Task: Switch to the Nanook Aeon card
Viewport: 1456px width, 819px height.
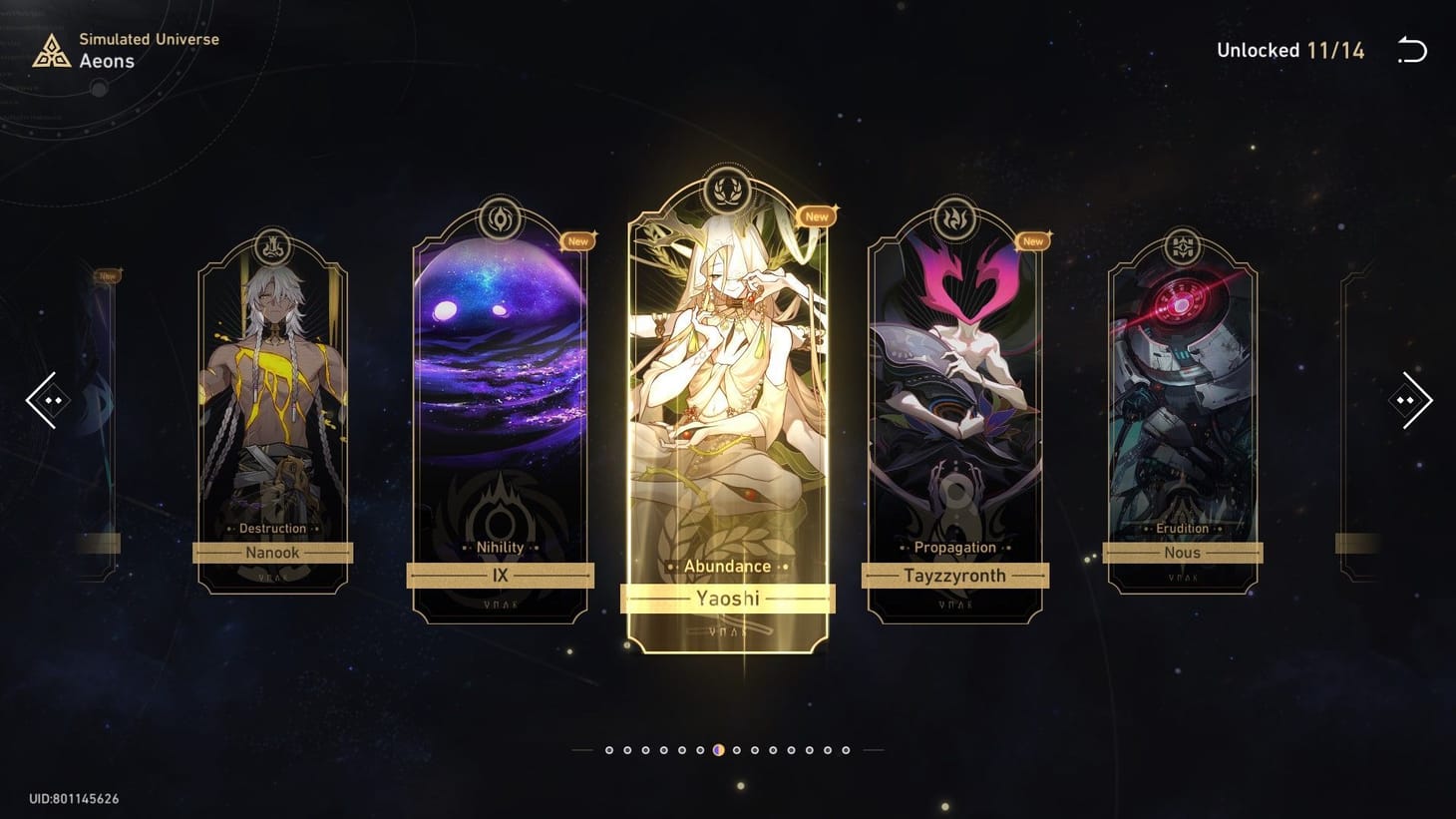Action: point(272,399)
